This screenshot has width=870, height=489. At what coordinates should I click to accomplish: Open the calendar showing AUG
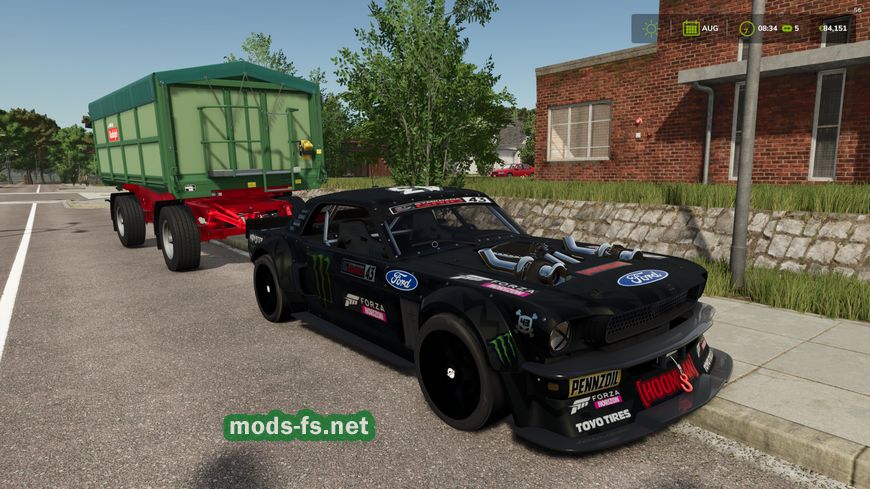click(x=691, y=28)
